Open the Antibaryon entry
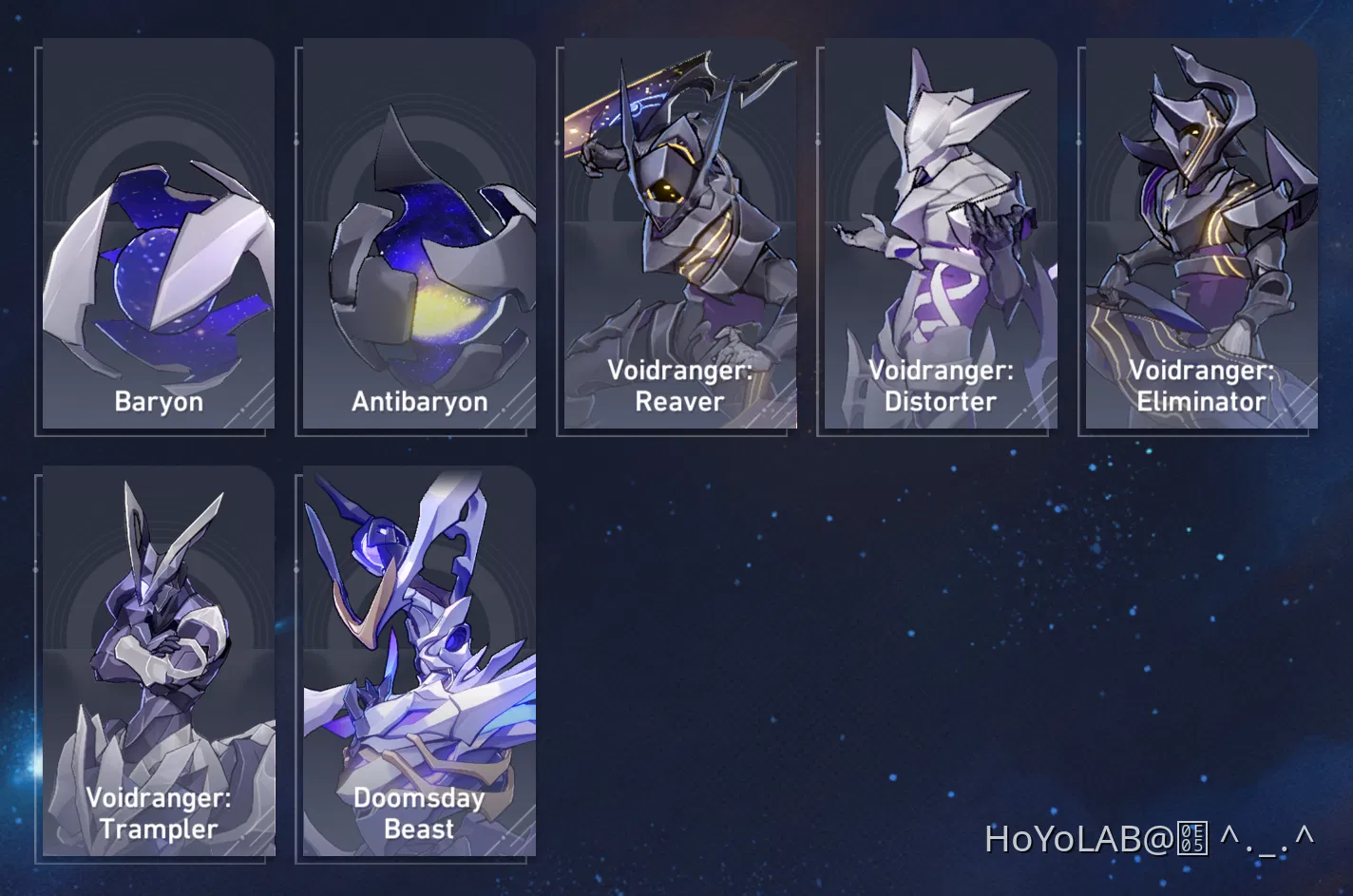The width and height of the screenshot is (1353, 896). [416, 233]
